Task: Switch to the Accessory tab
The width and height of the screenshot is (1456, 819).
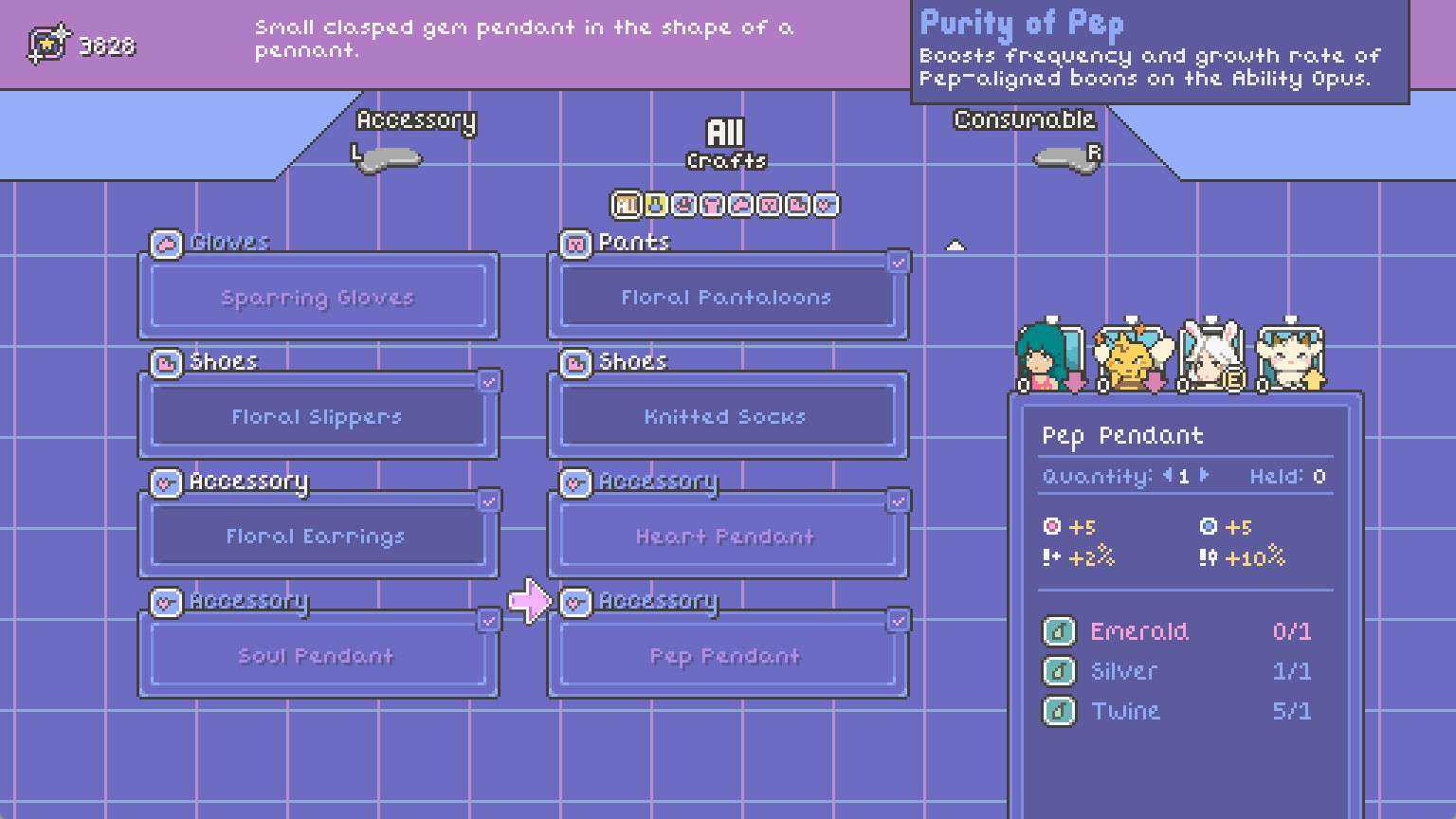Action: (x=416, y=121)
